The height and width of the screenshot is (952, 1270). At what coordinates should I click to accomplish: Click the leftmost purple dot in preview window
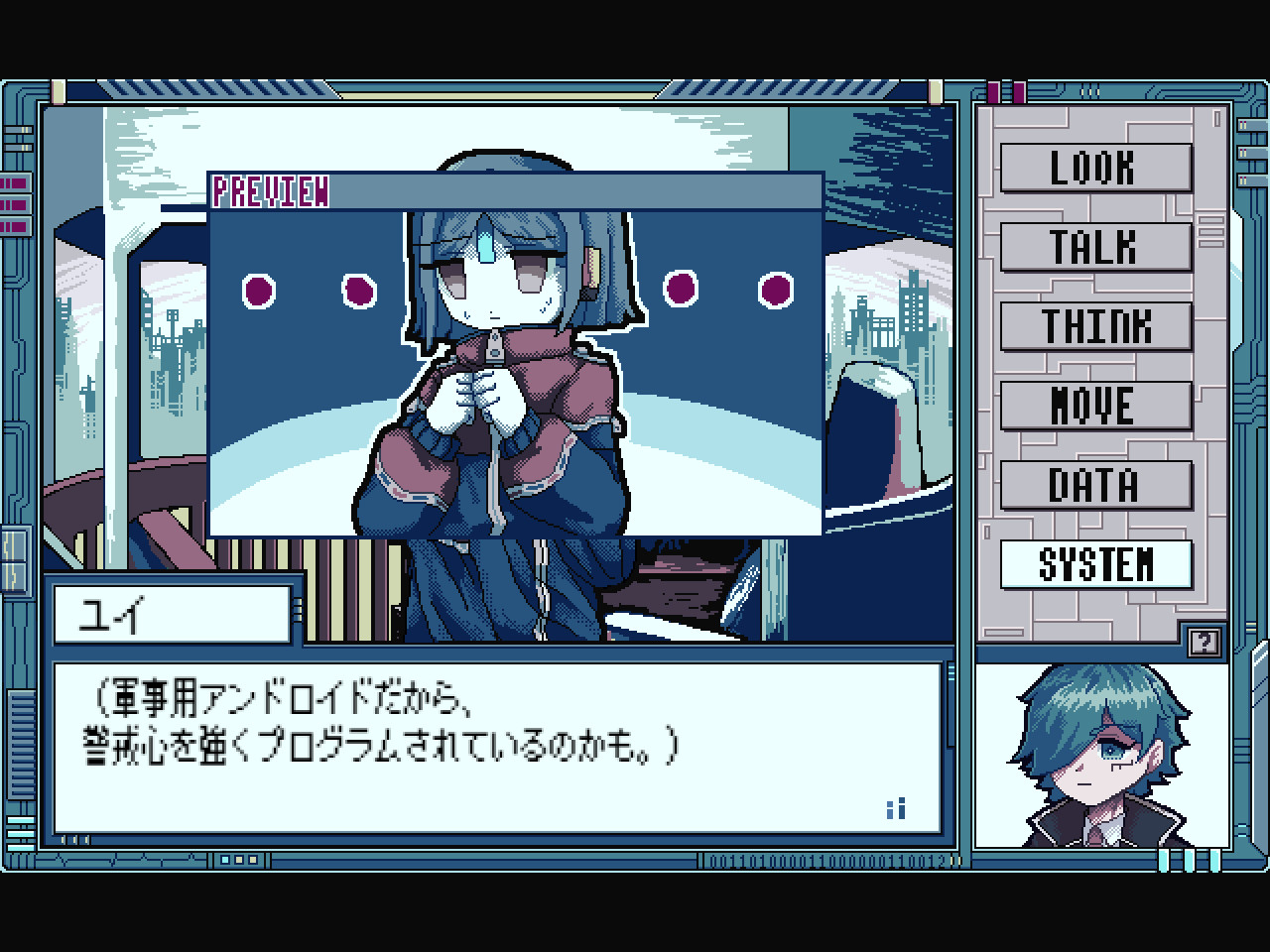[258, 292]
